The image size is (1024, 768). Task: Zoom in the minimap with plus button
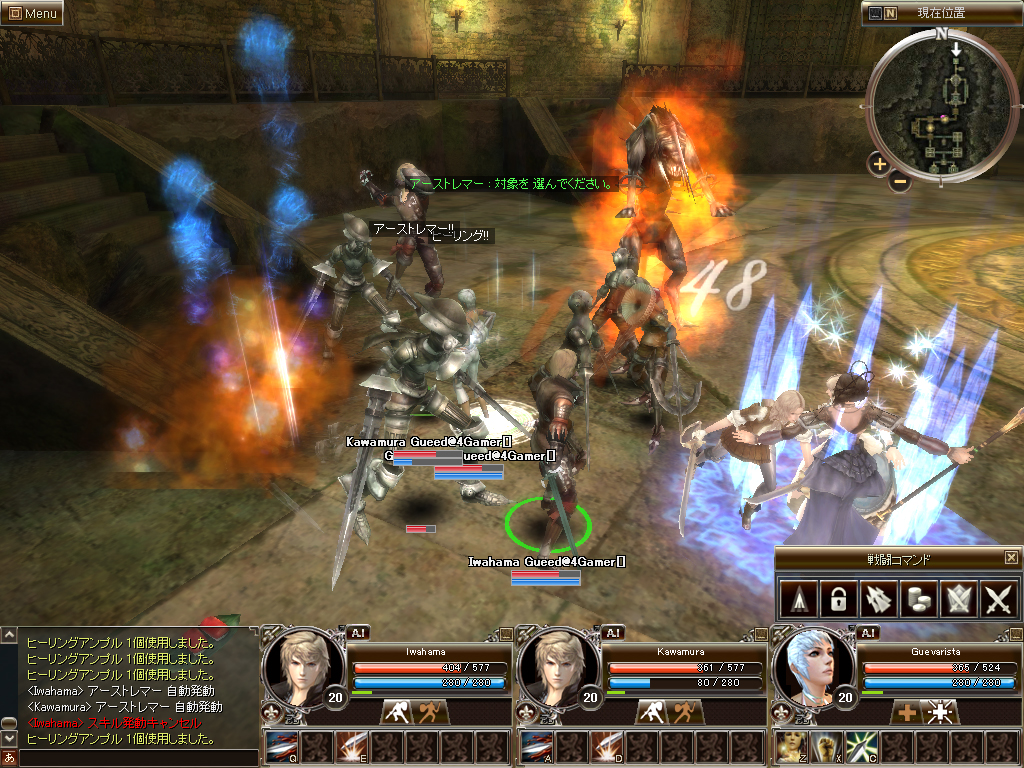click(x=879, y=164)
